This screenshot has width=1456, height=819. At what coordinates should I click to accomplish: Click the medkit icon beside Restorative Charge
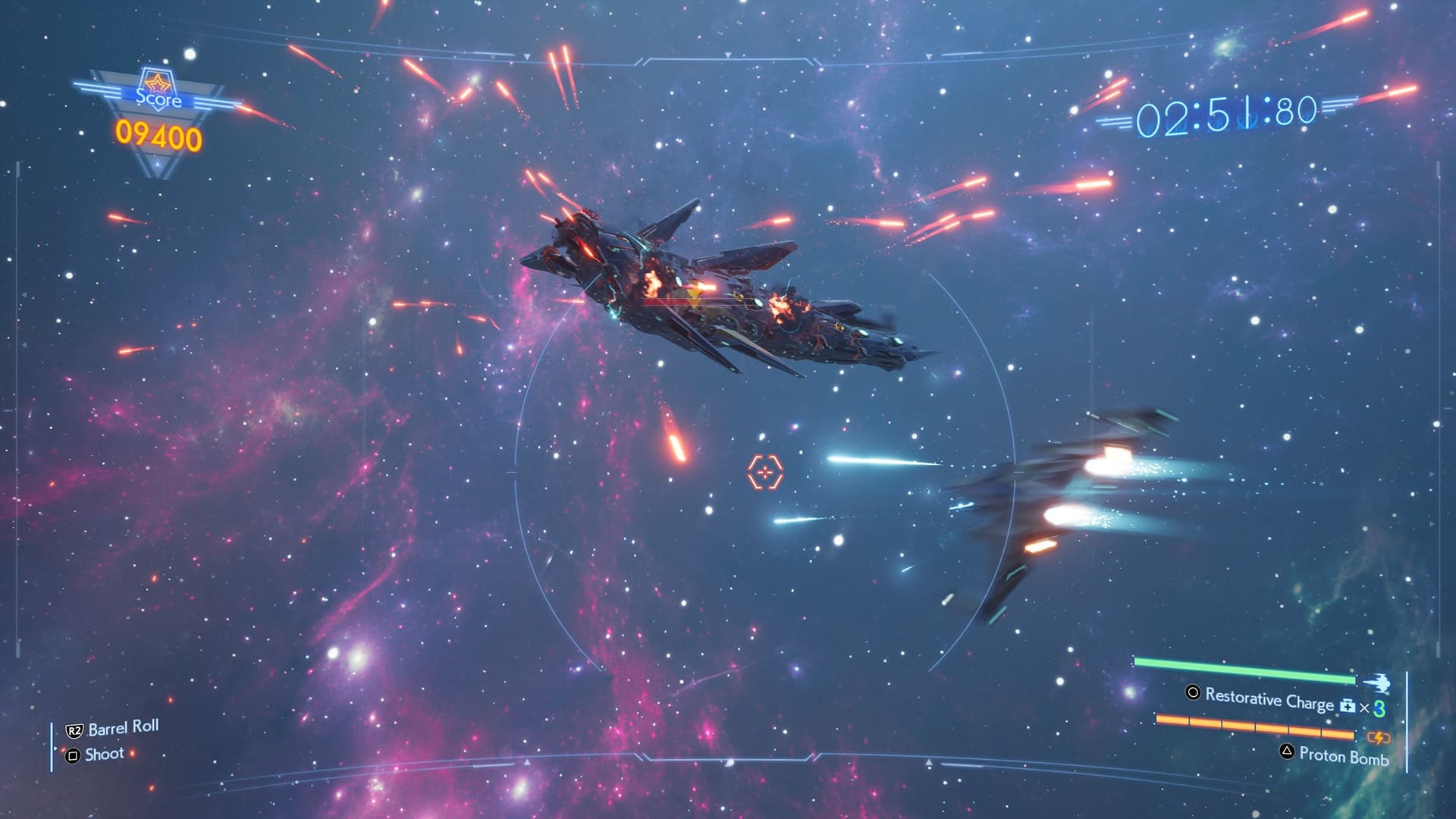tap(1347, 706)
